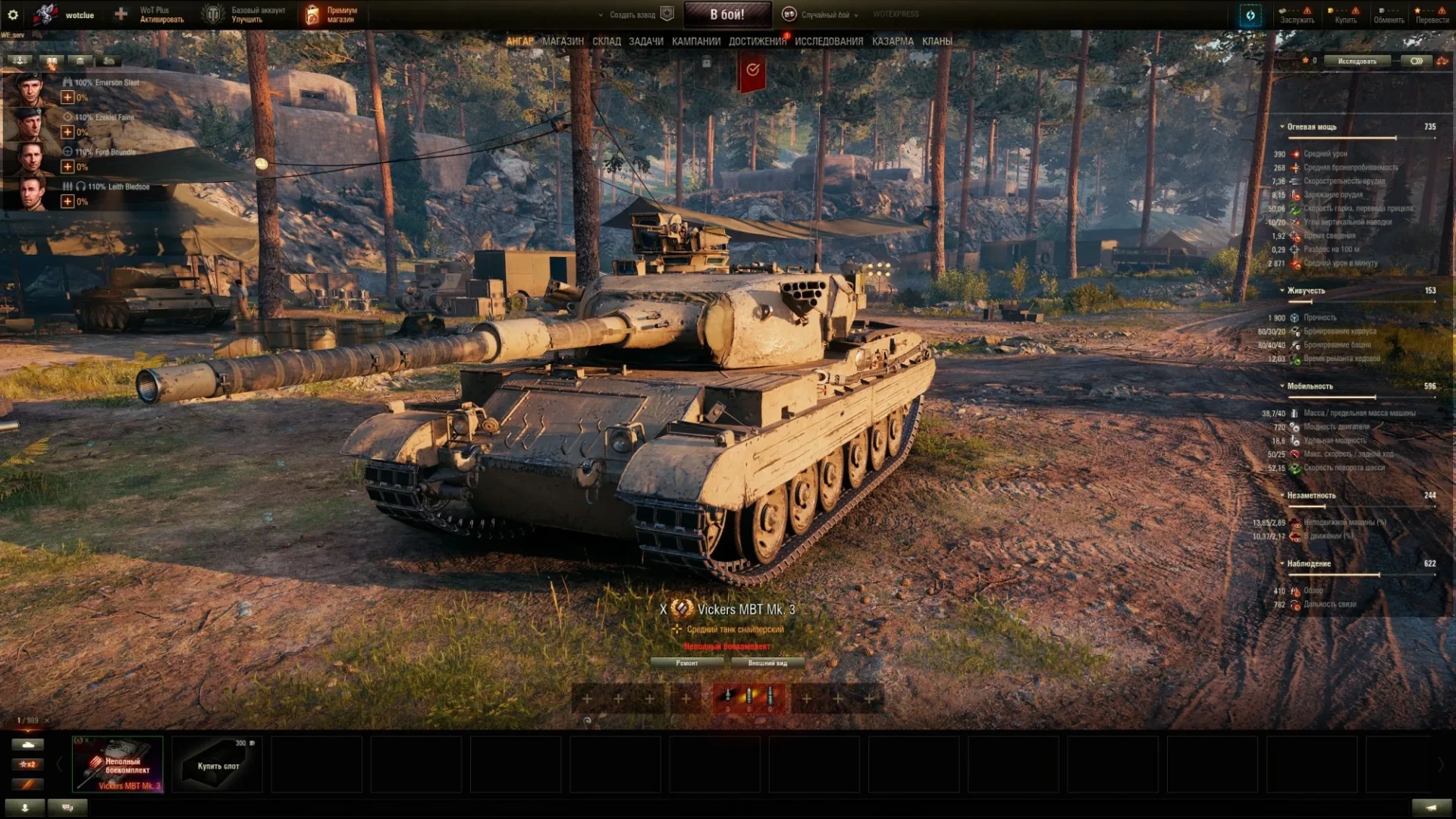Open the settings gear menu
Image resolution: width=1456 pixels, height=819 pixels.
click(13, 14)
